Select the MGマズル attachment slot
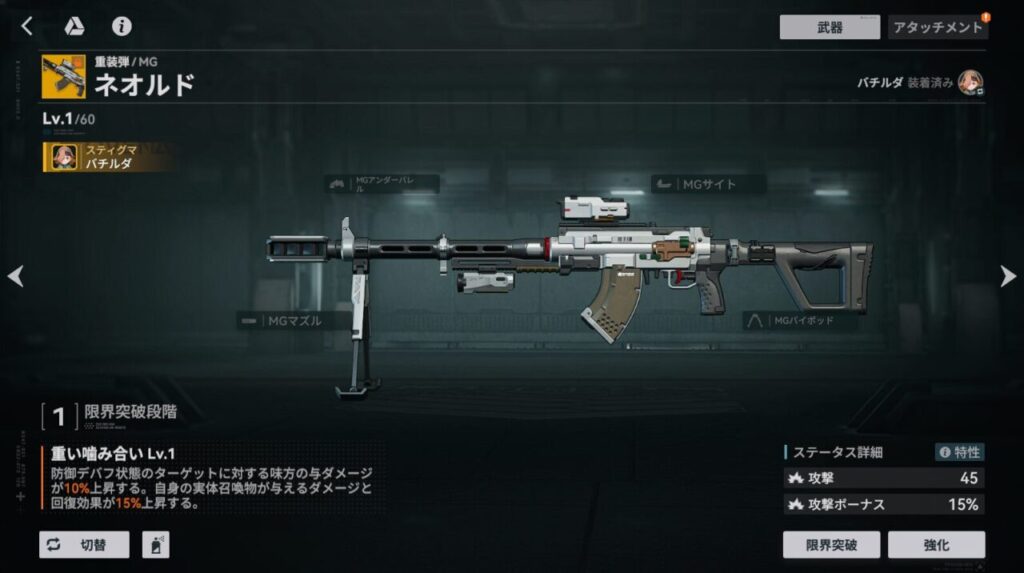Screen dimensions: 1024x573 294,321
